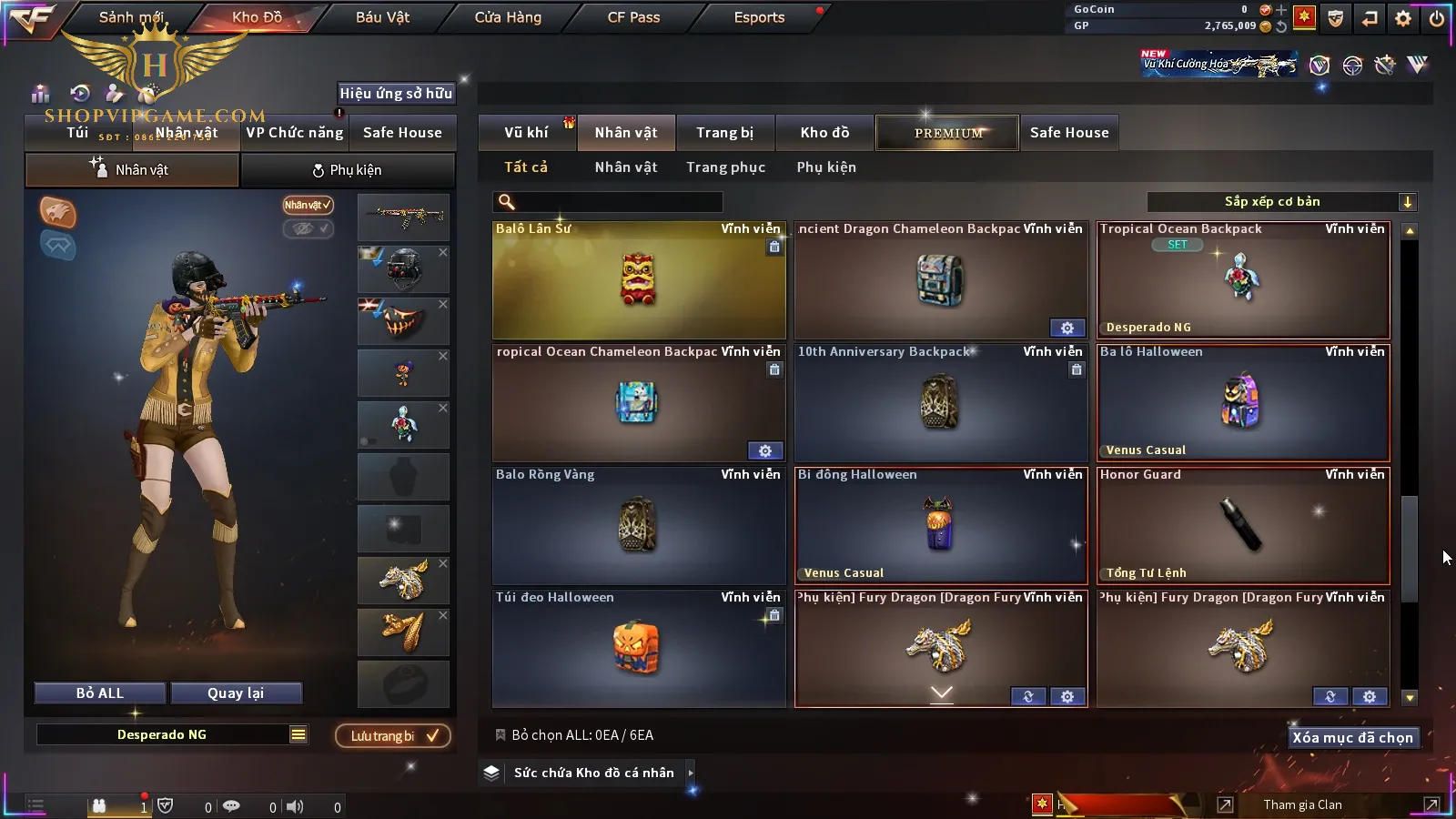Screen dimensions: 1456x819
Task: Open the Cửa Hàng shop menu
Action: [508, 17]
